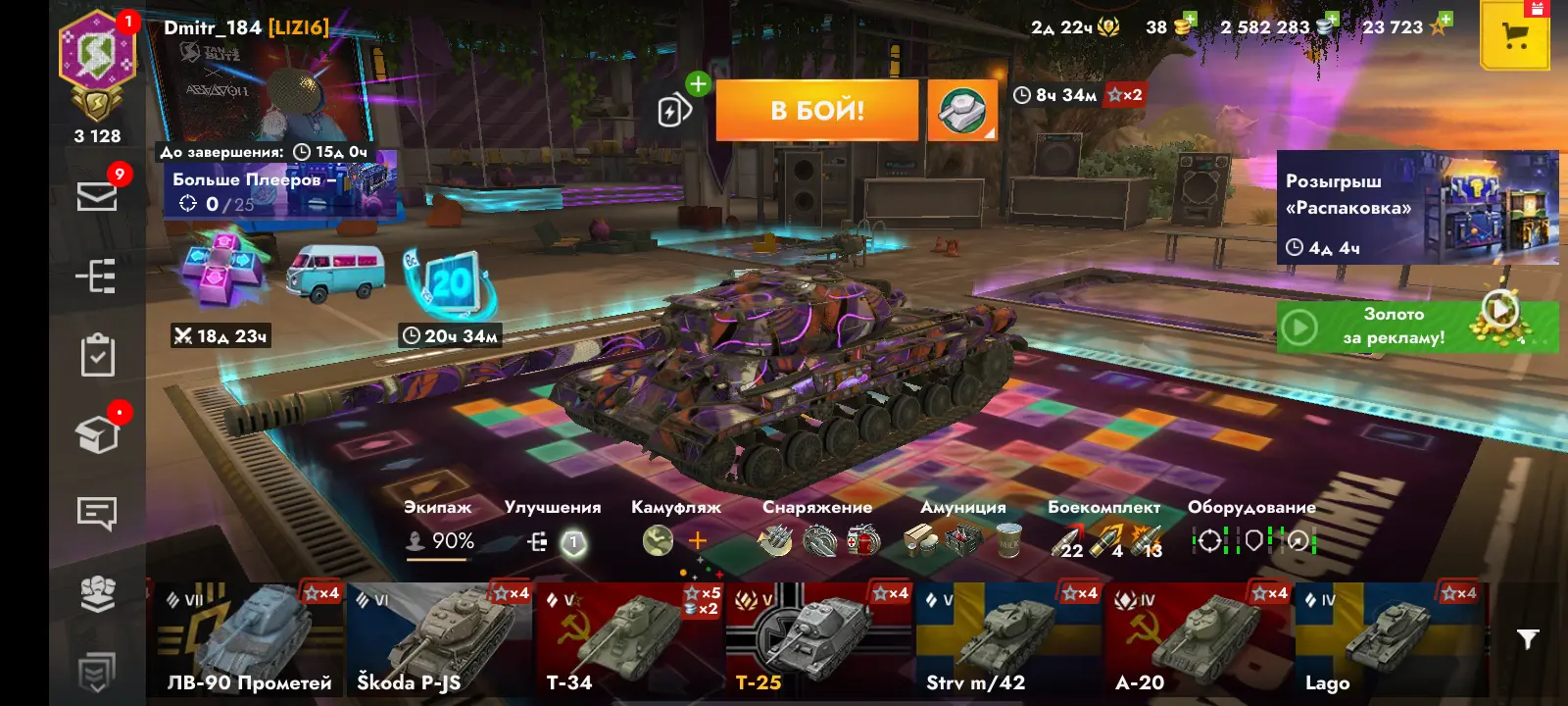
Task: Change the battle mode selector
Action: point(961,110)
